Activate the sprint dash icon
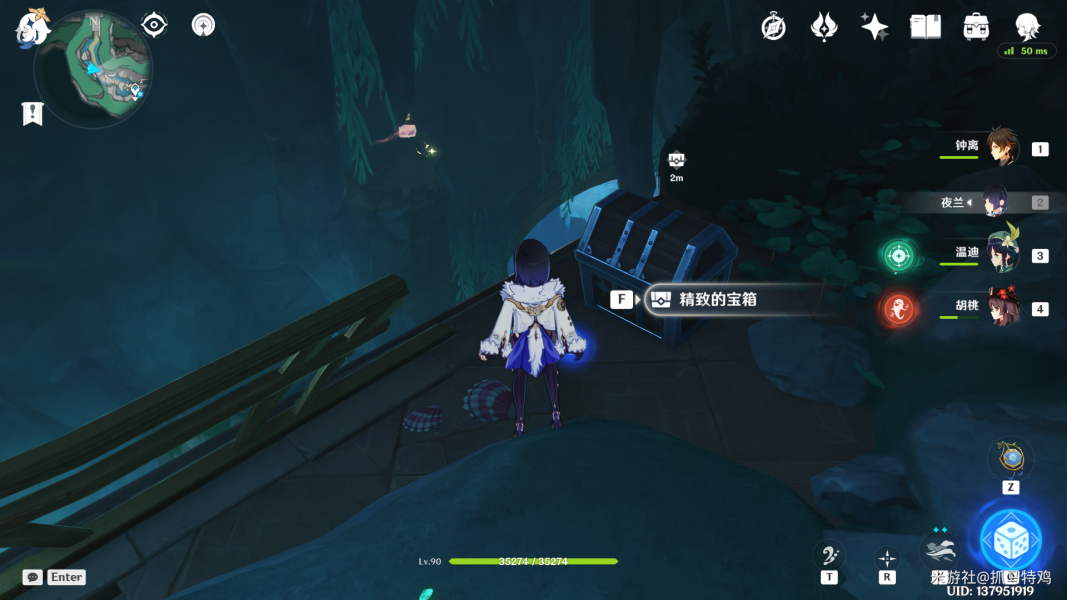This screenshot has width=1067, height=600. tap(940, 550)
